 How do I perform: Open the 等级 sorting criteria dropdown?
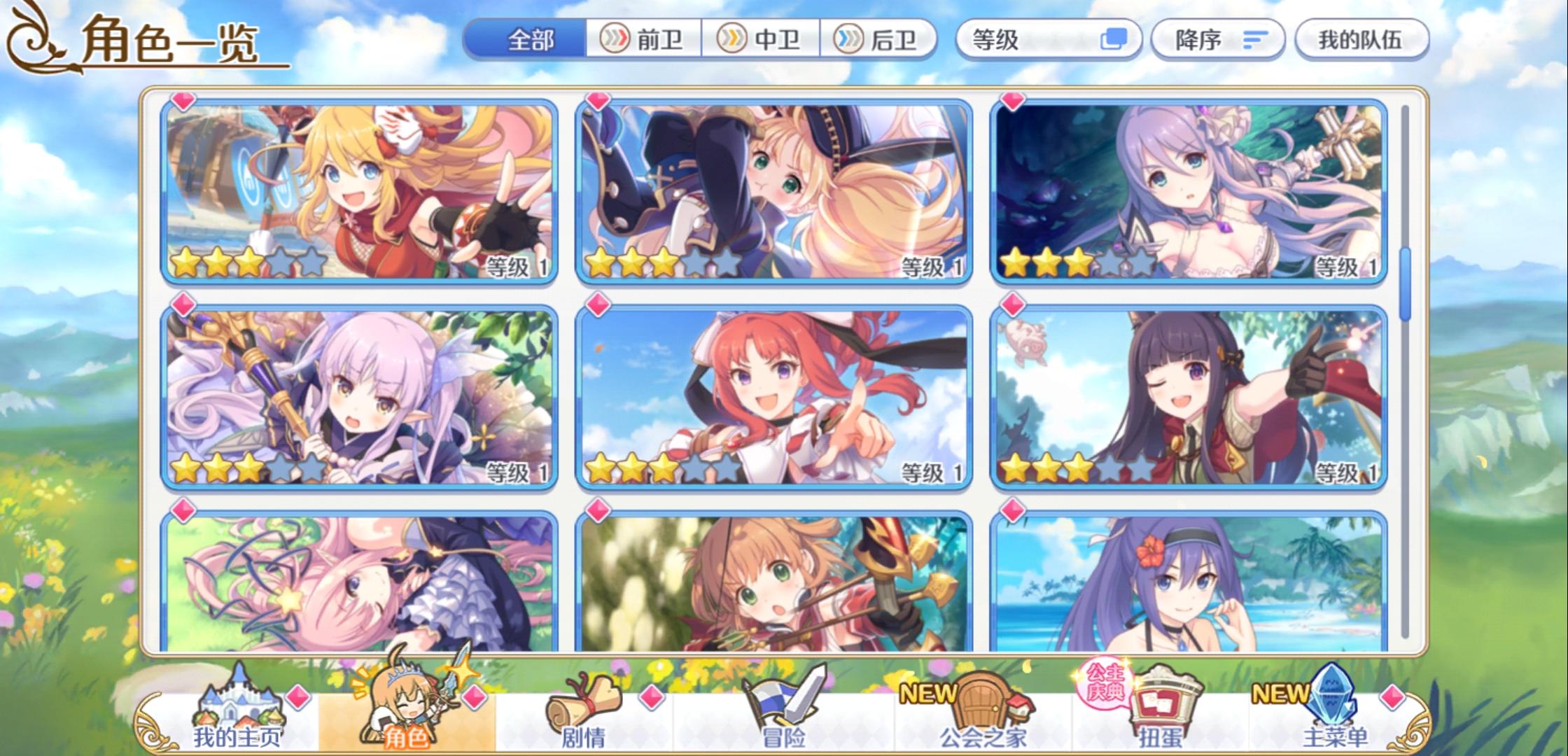[1036, 40]
